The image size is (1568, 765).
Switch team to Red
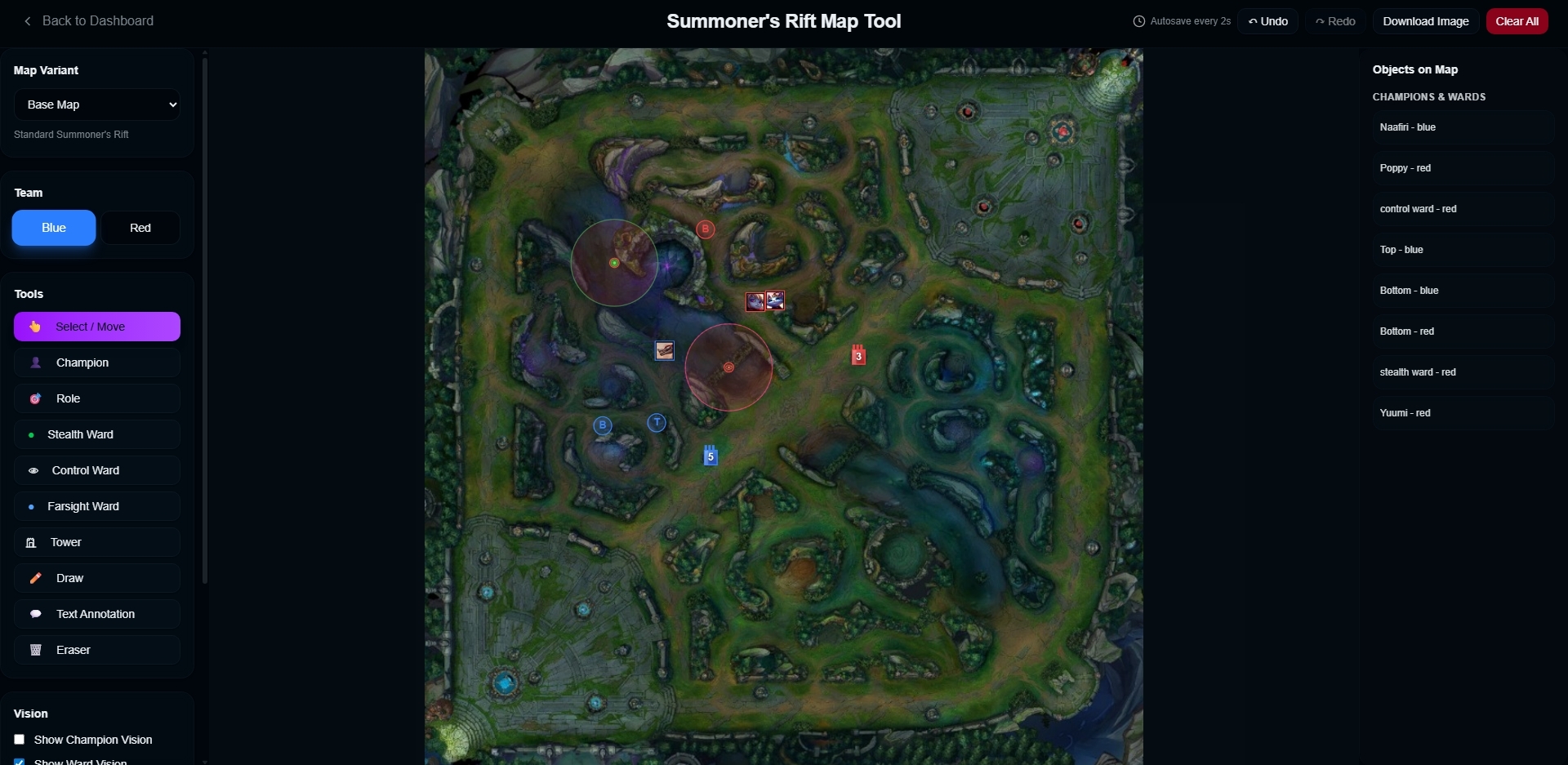[x=140, y=227]
